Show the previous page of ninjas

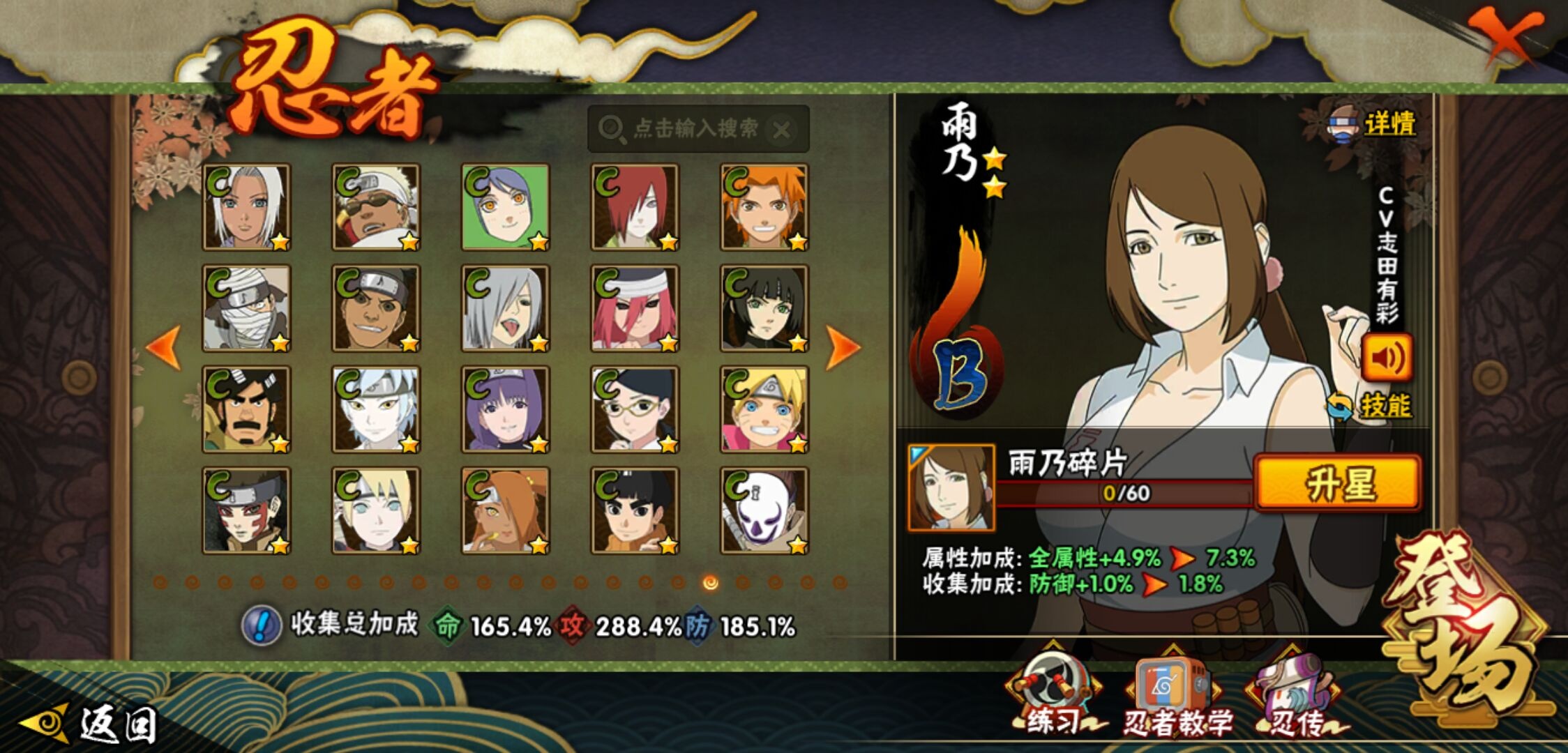[164, 347]
